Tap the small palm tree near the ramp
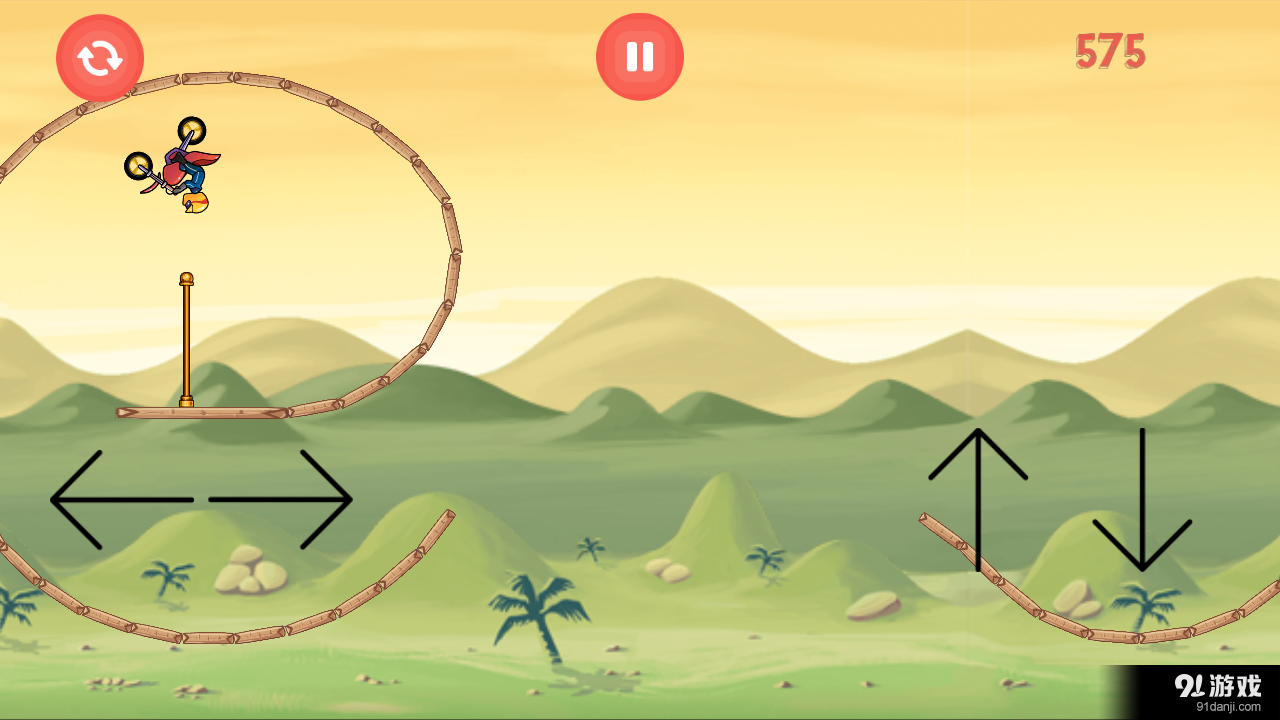1280x720 pixels. (1144, 605)
